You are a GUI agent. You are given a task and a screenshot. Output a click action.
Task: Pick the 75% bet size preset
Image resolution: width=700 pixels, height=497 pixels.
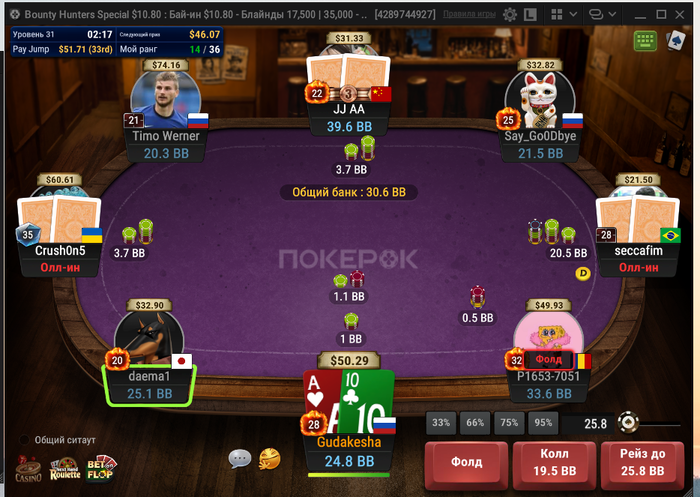[x=509, y=423]
